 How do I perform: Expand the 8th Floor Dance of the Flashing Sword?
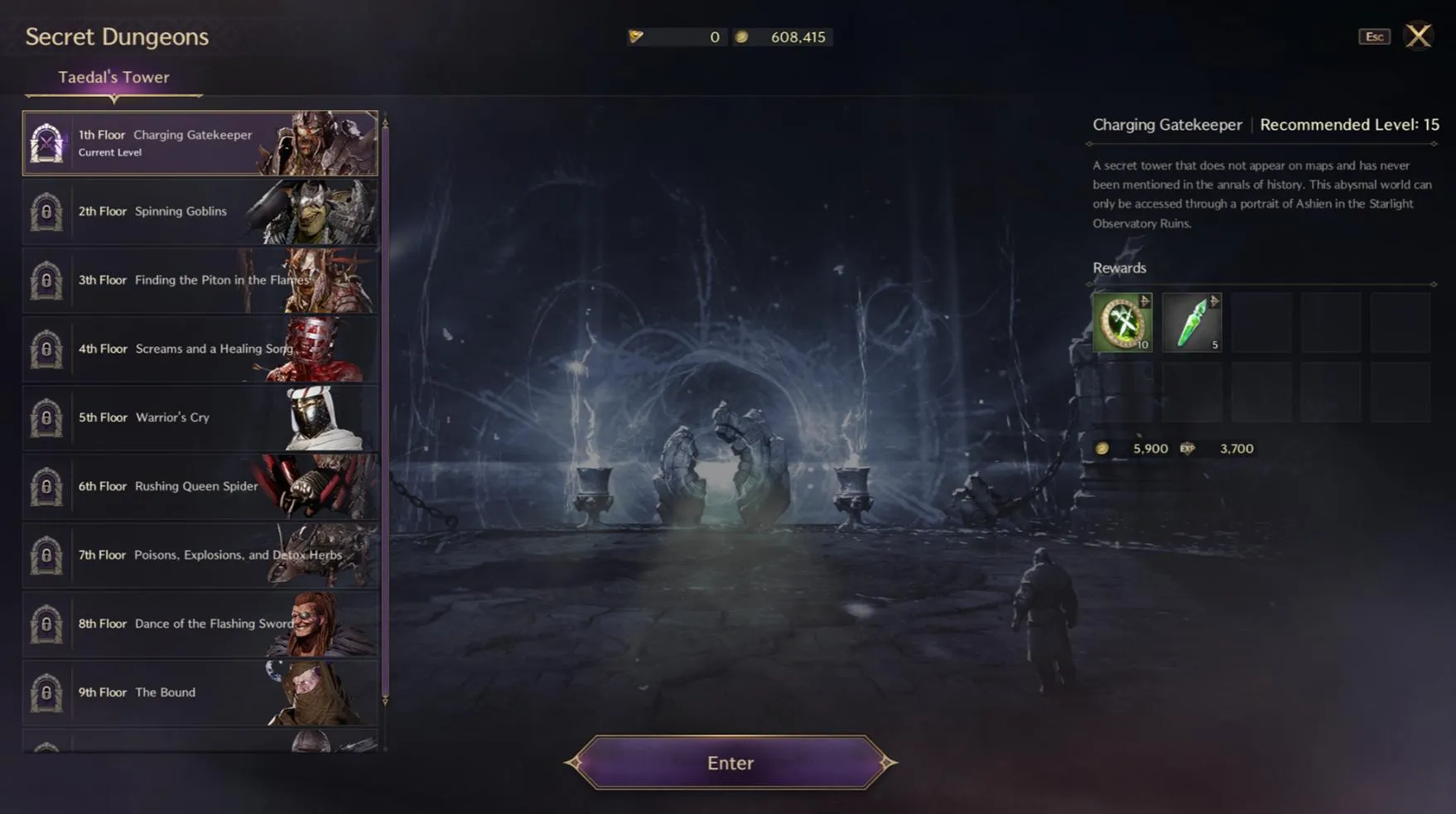click(x=199, y=624)
